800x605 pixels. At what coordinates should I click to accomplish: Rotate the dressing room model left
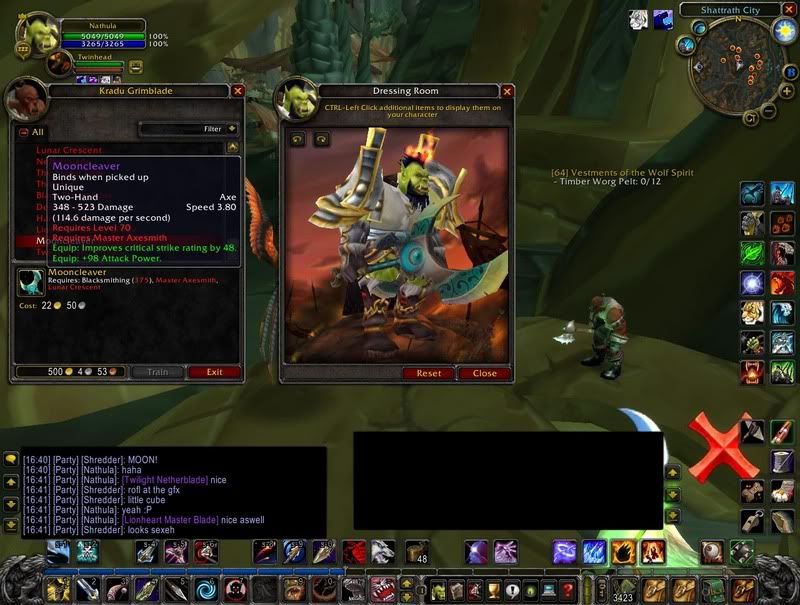pyautogui.click(x=298, y=140)
